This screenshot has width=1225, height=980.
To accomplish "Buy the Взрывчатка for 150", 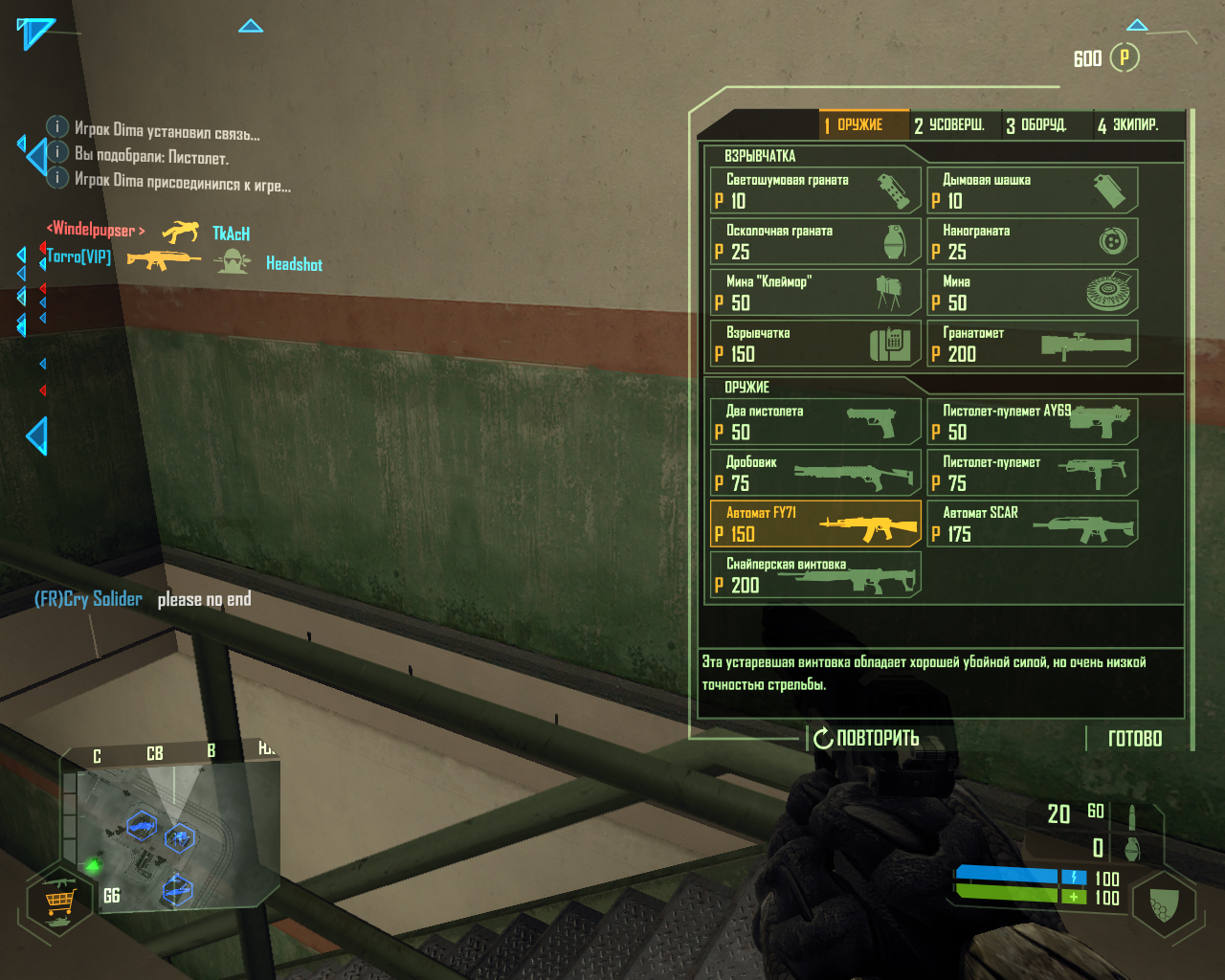I will (x=814, y=344).
